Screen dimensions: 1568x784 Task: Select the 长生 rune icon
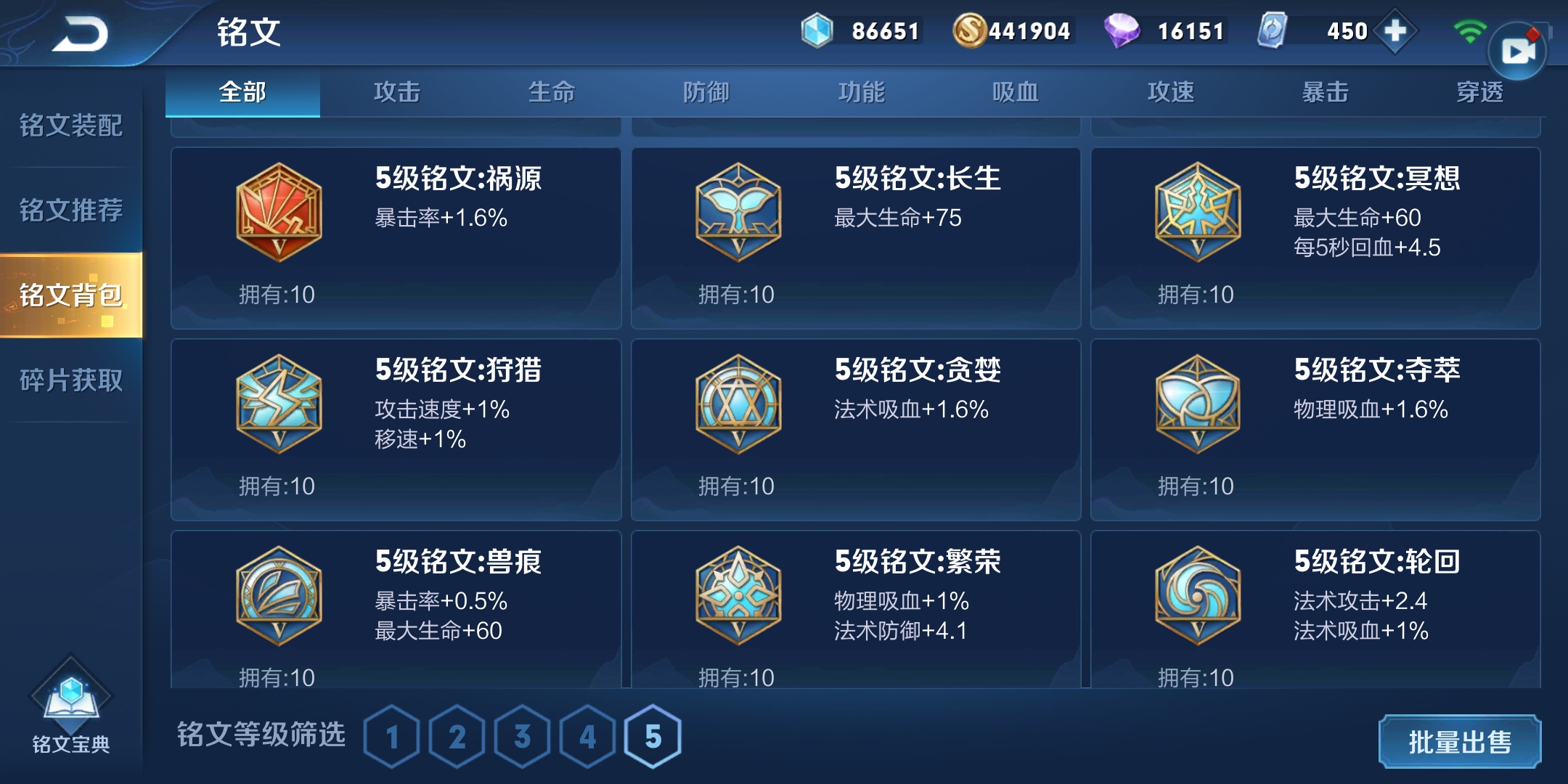738,211
